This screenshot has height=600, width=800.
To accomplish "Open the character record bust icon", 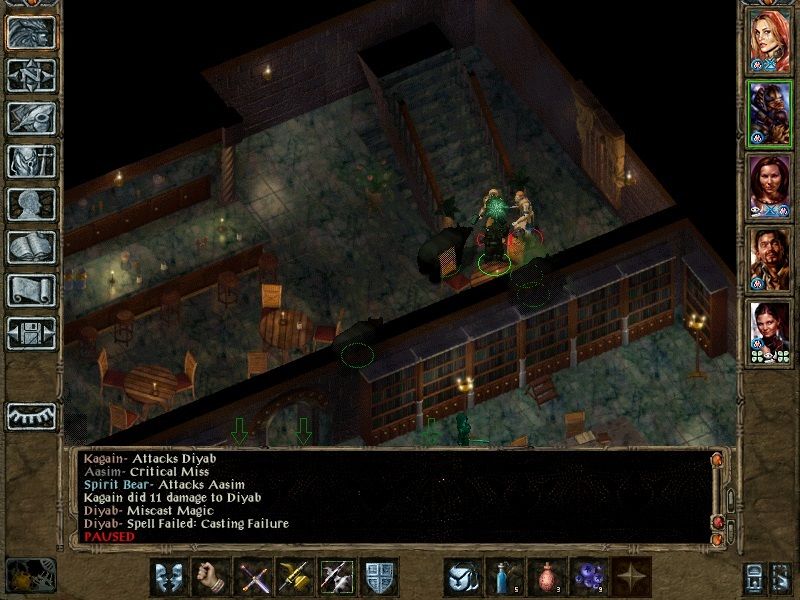I will point(31,204).
